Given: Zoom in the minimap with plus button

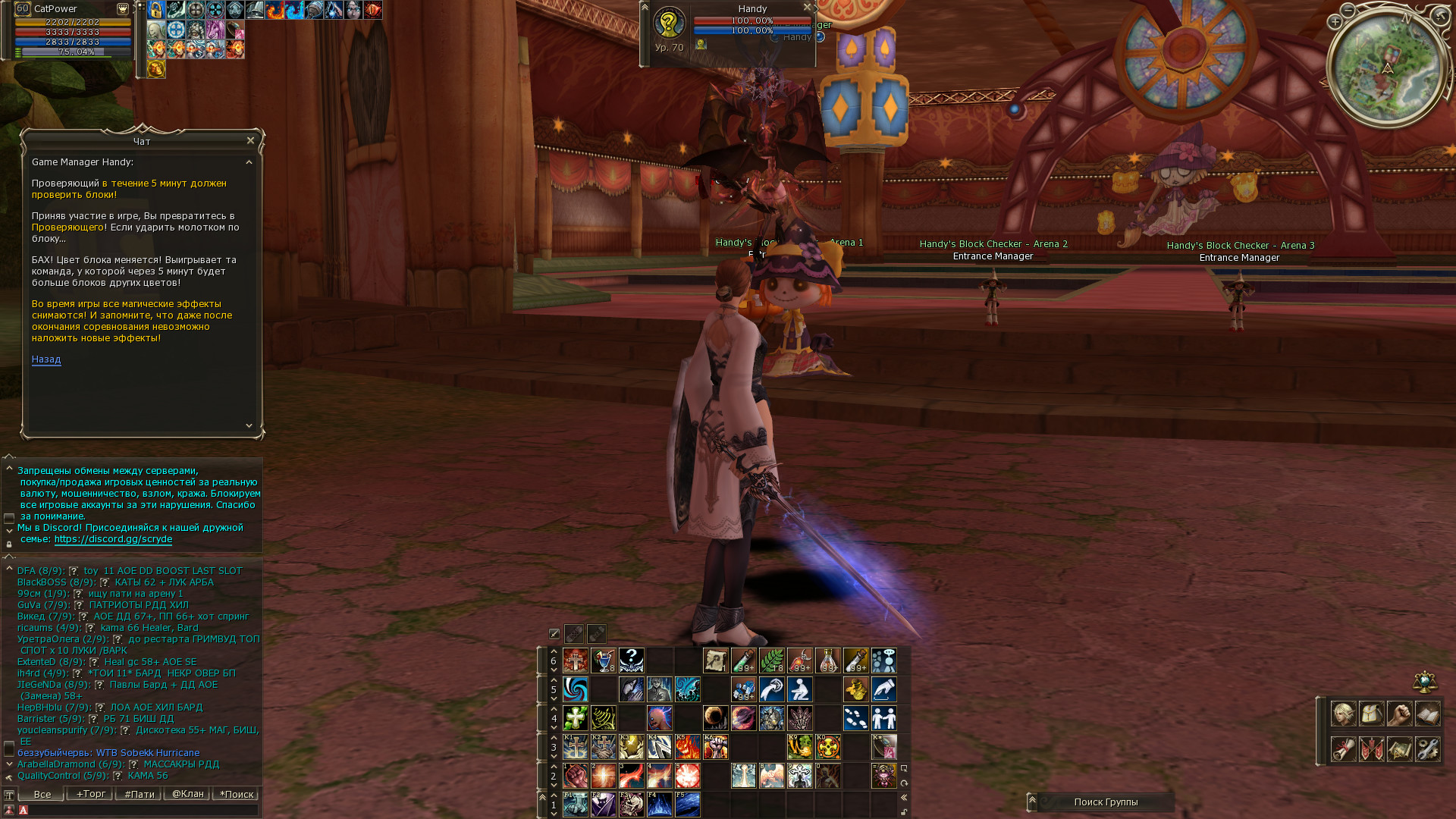Looking at the screenshot, I should tap(1335, 22).
